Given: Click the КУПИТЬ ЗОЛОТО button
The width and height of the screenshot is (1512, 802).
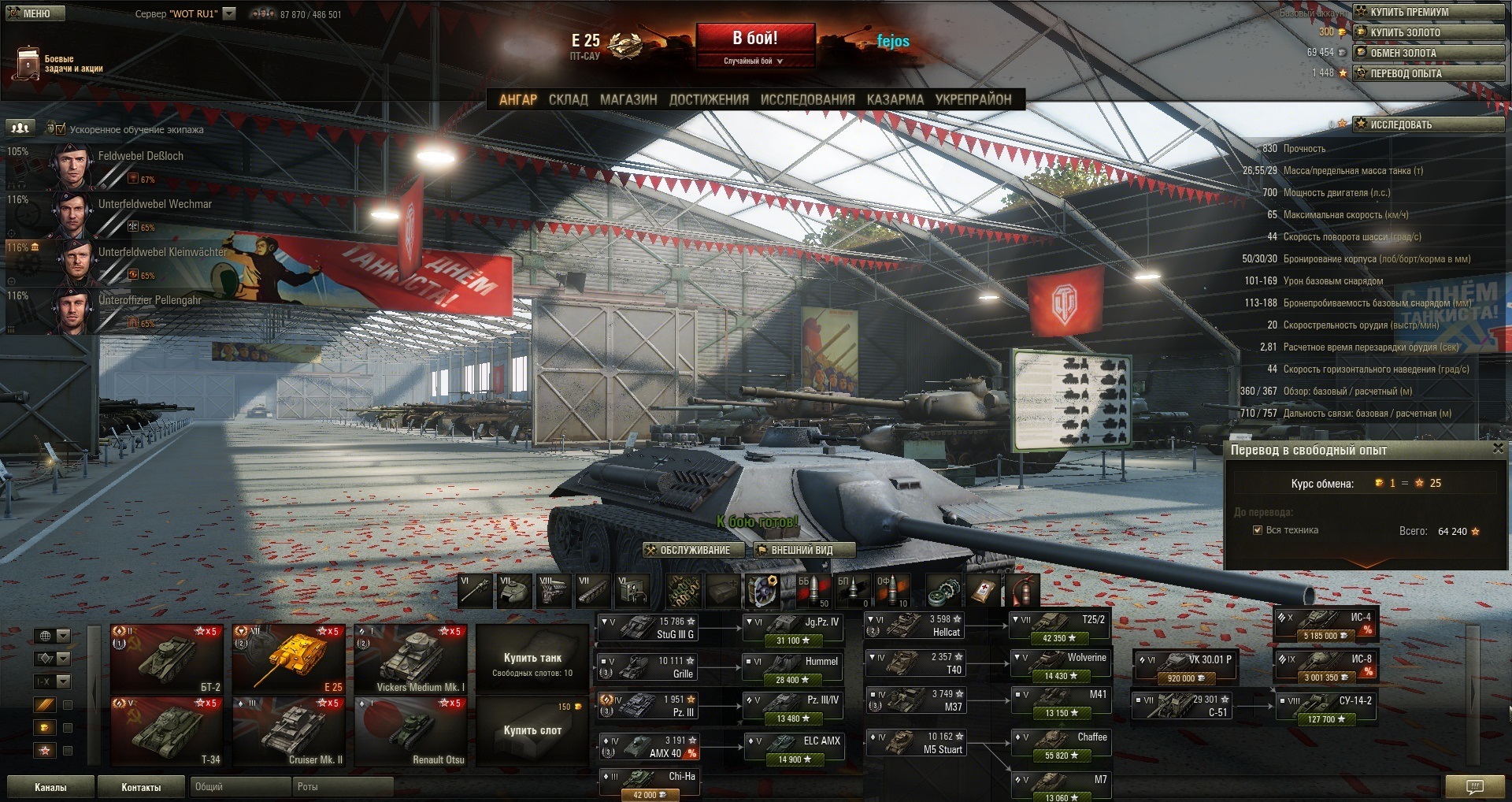Looking at the screenshot, I should (x=1428, y=32).
